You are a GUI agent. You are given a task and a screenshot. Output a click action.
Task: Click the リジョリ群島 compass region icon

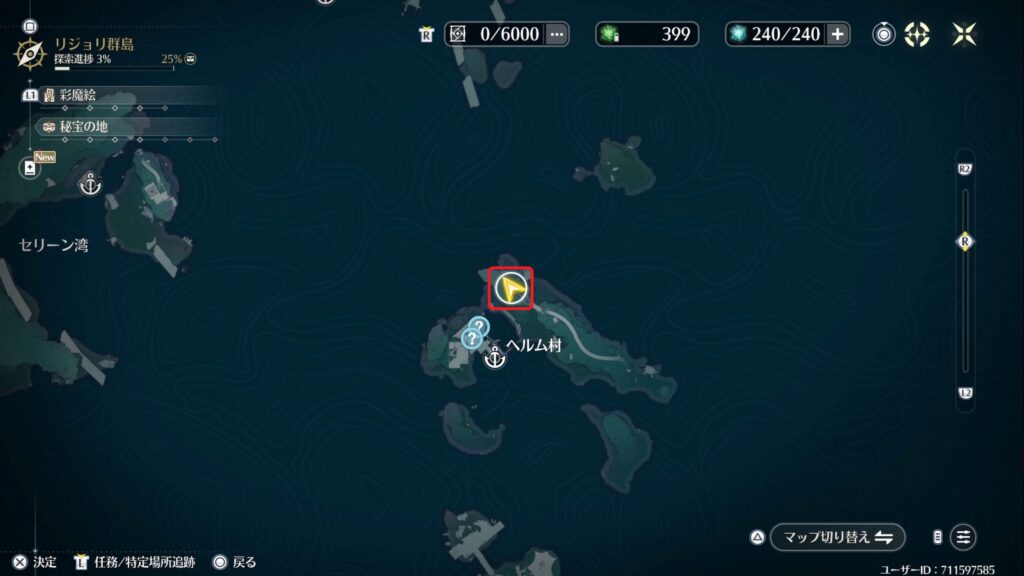click(x=32, y=52)
